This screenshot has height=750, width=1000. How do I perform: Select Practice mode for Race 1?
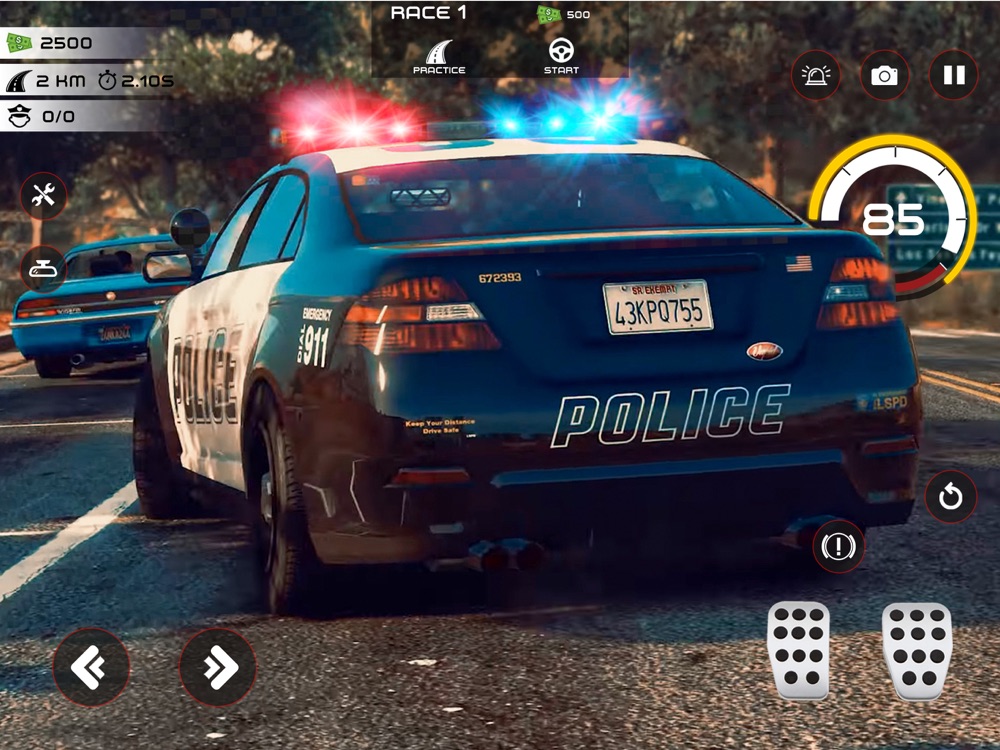pyautogui.click(x=439, y=57)
